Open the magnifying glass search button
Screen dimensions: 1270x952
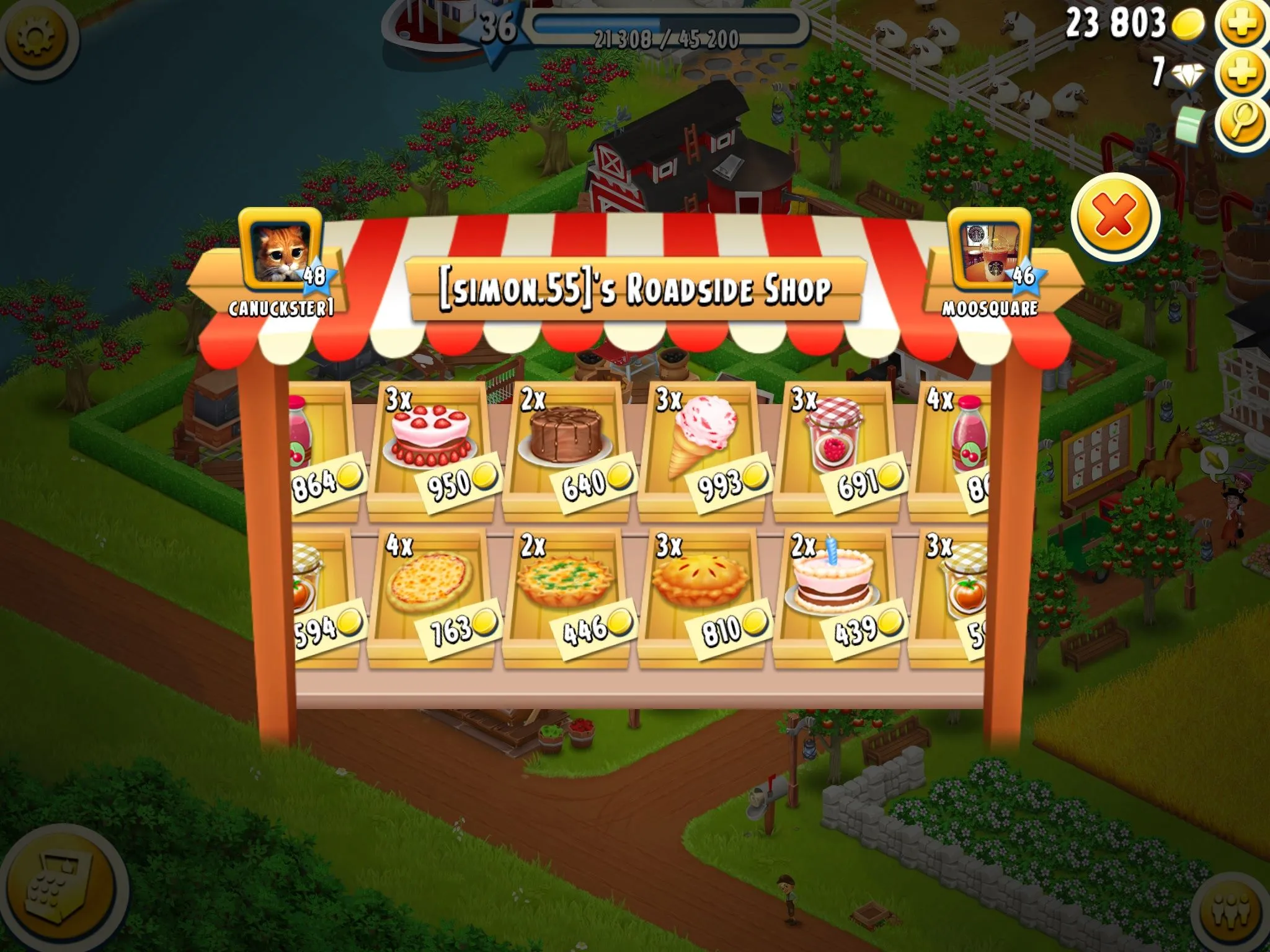pos(1241,122)
